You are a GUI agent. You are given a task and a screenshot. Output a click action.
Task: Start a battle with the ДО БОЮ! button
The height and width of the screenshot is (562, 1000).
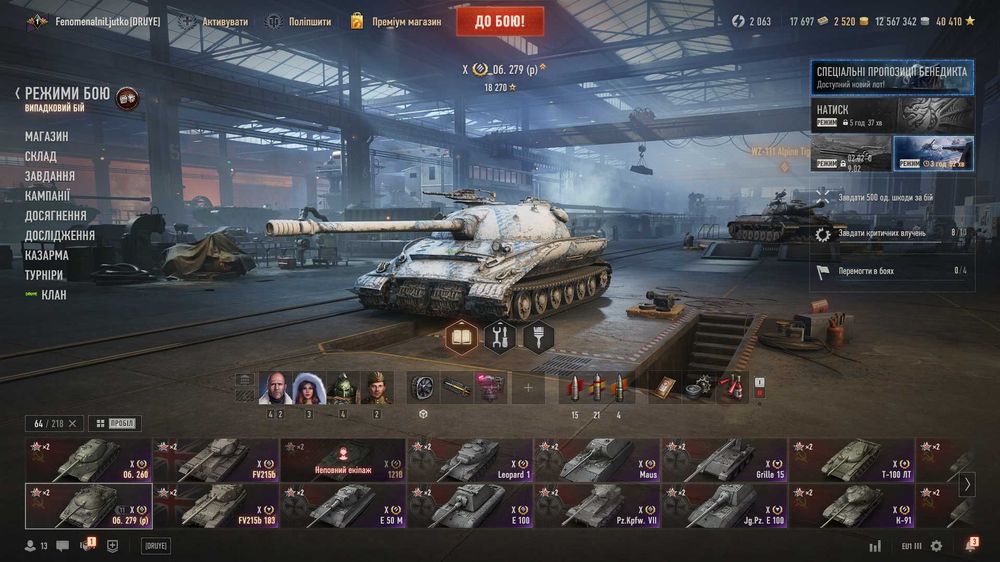point(500,21)
